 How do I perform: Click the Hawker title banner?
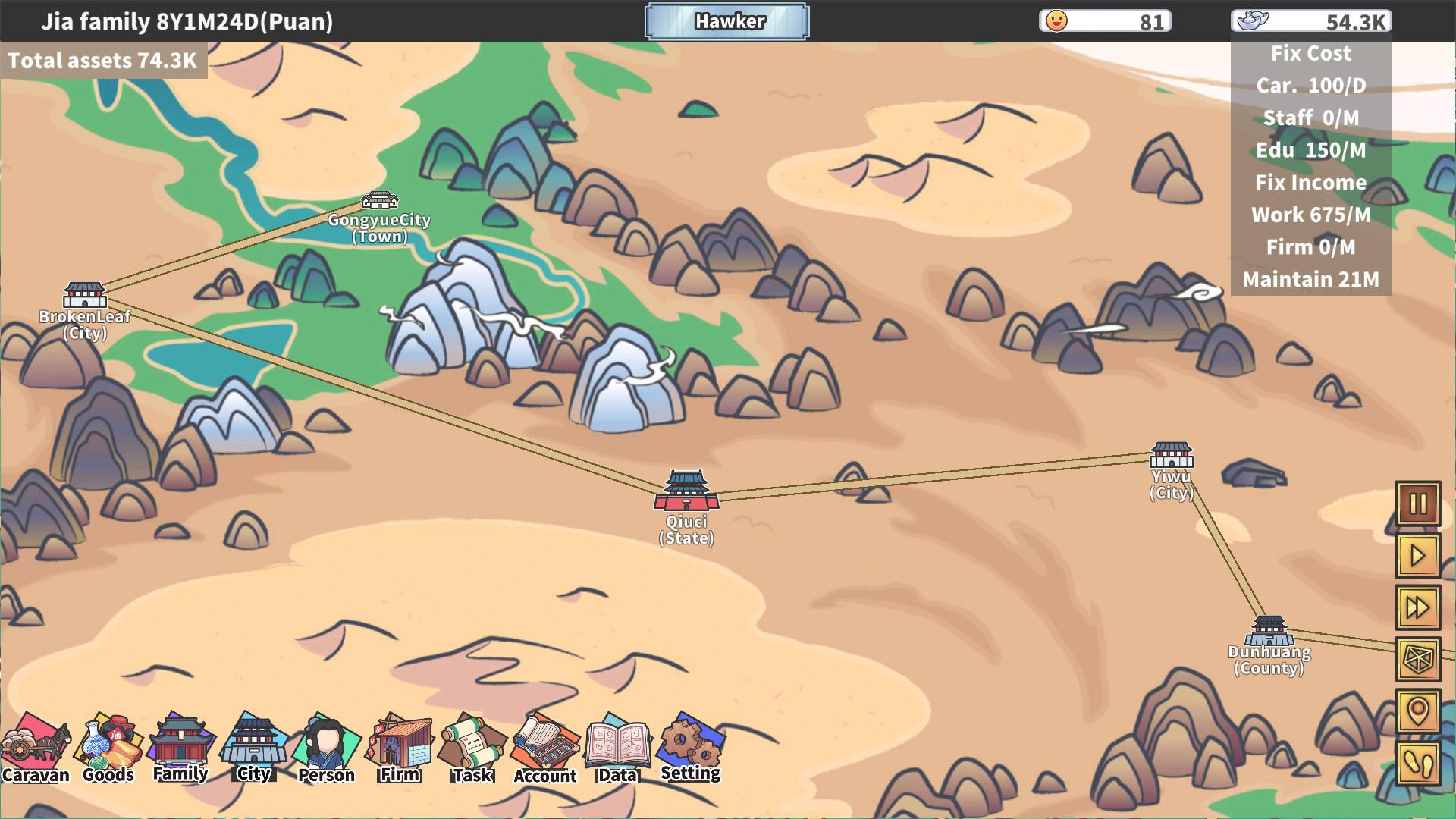click(726, 21)
